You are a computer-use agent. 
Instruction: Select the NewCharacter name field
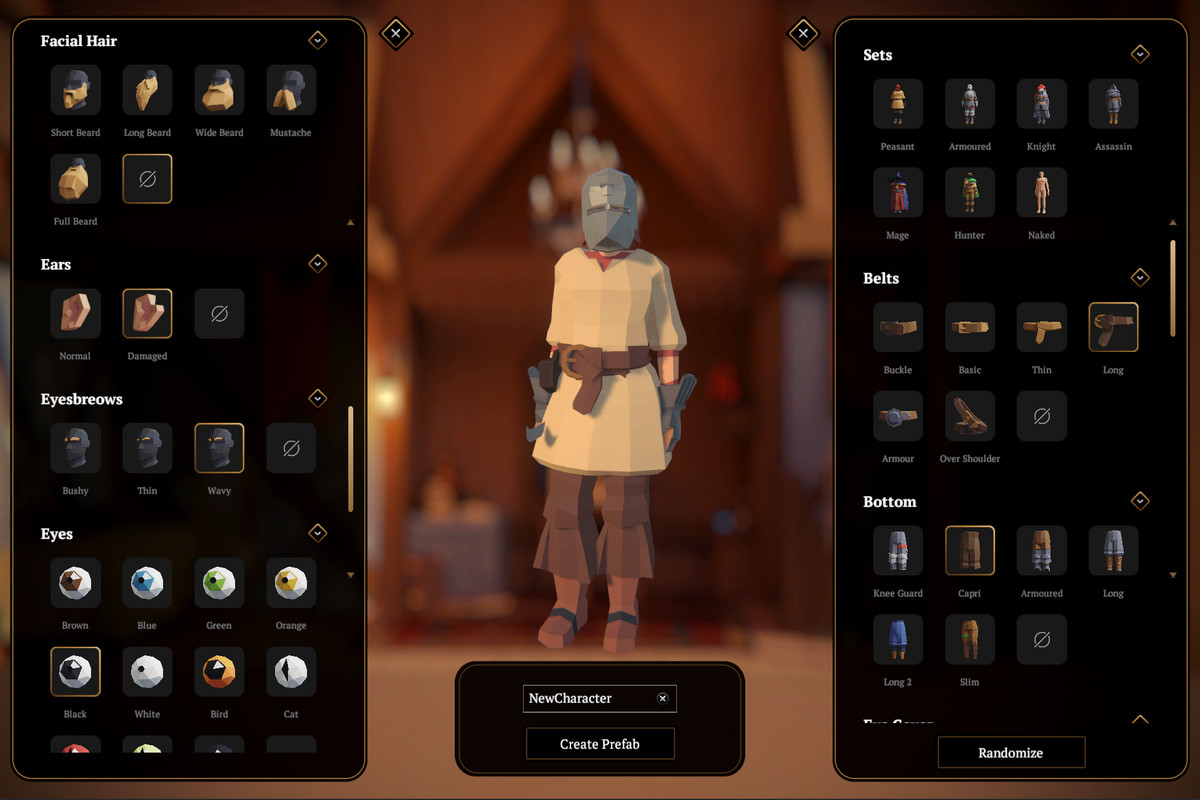pyautogui.click(x=588, y=698)
